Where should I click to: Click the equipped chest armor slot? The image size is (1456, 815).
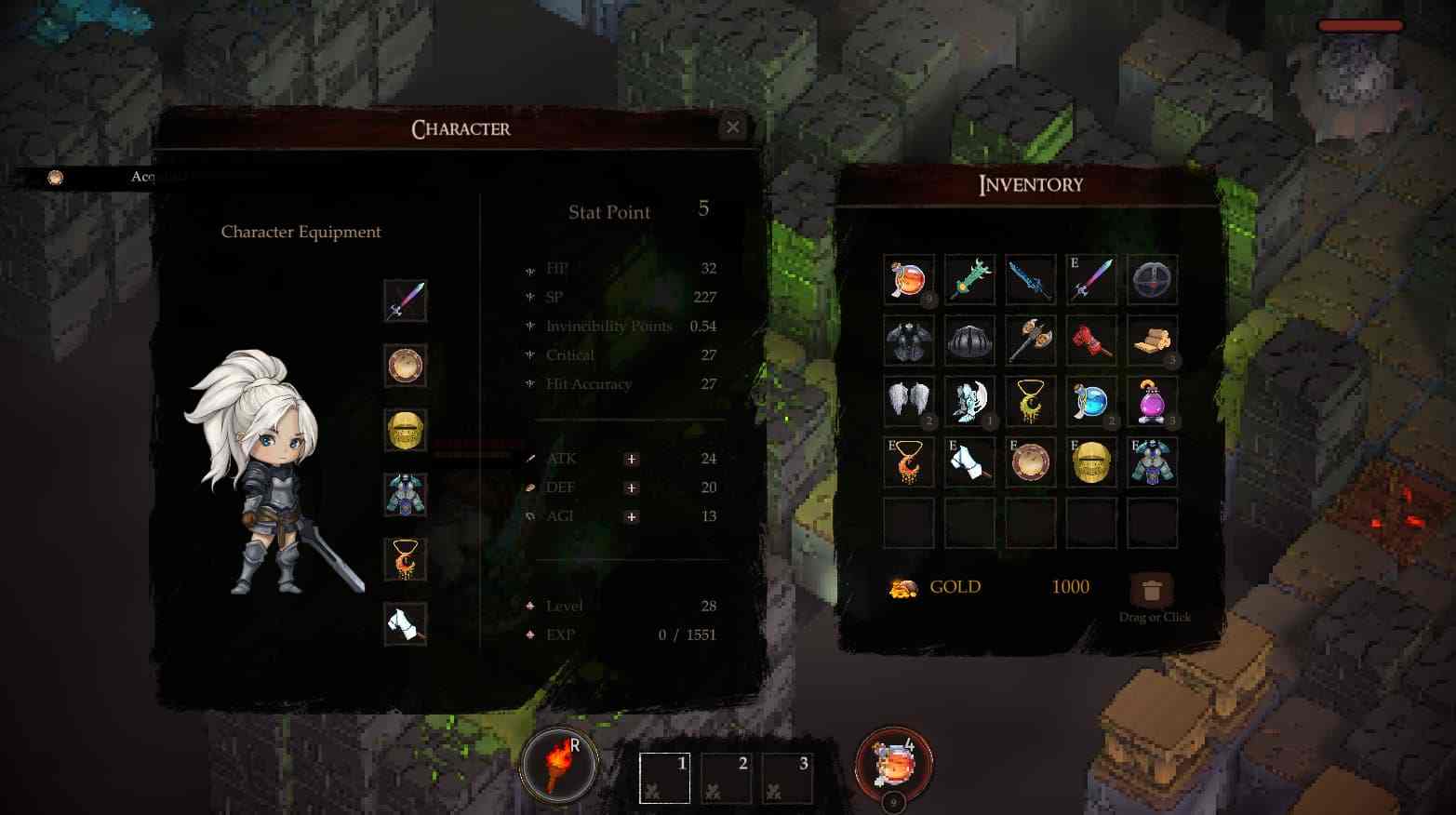pos(405,494)
